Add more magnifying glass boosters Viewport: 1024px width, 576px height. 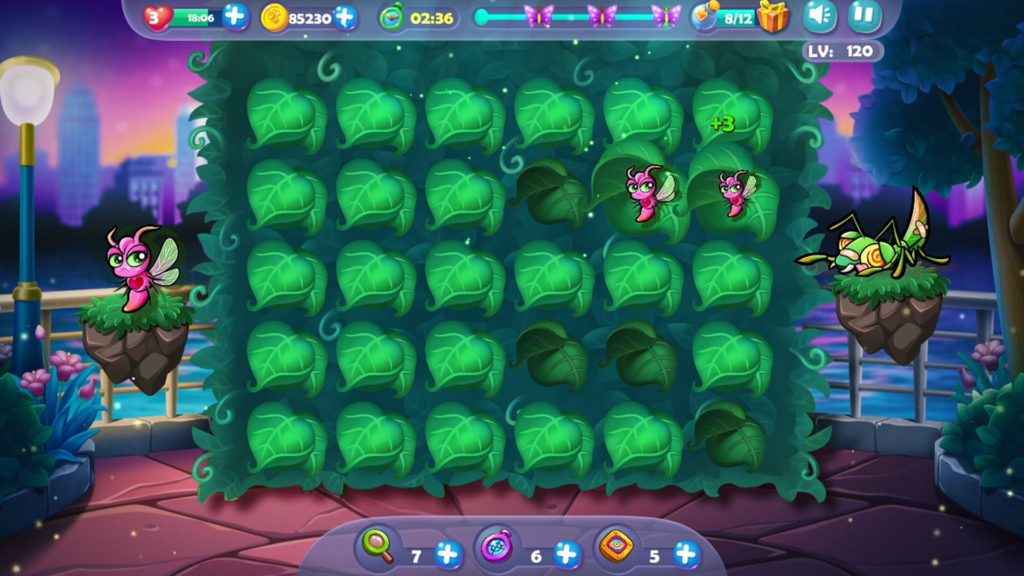click(x=448, y=554)
